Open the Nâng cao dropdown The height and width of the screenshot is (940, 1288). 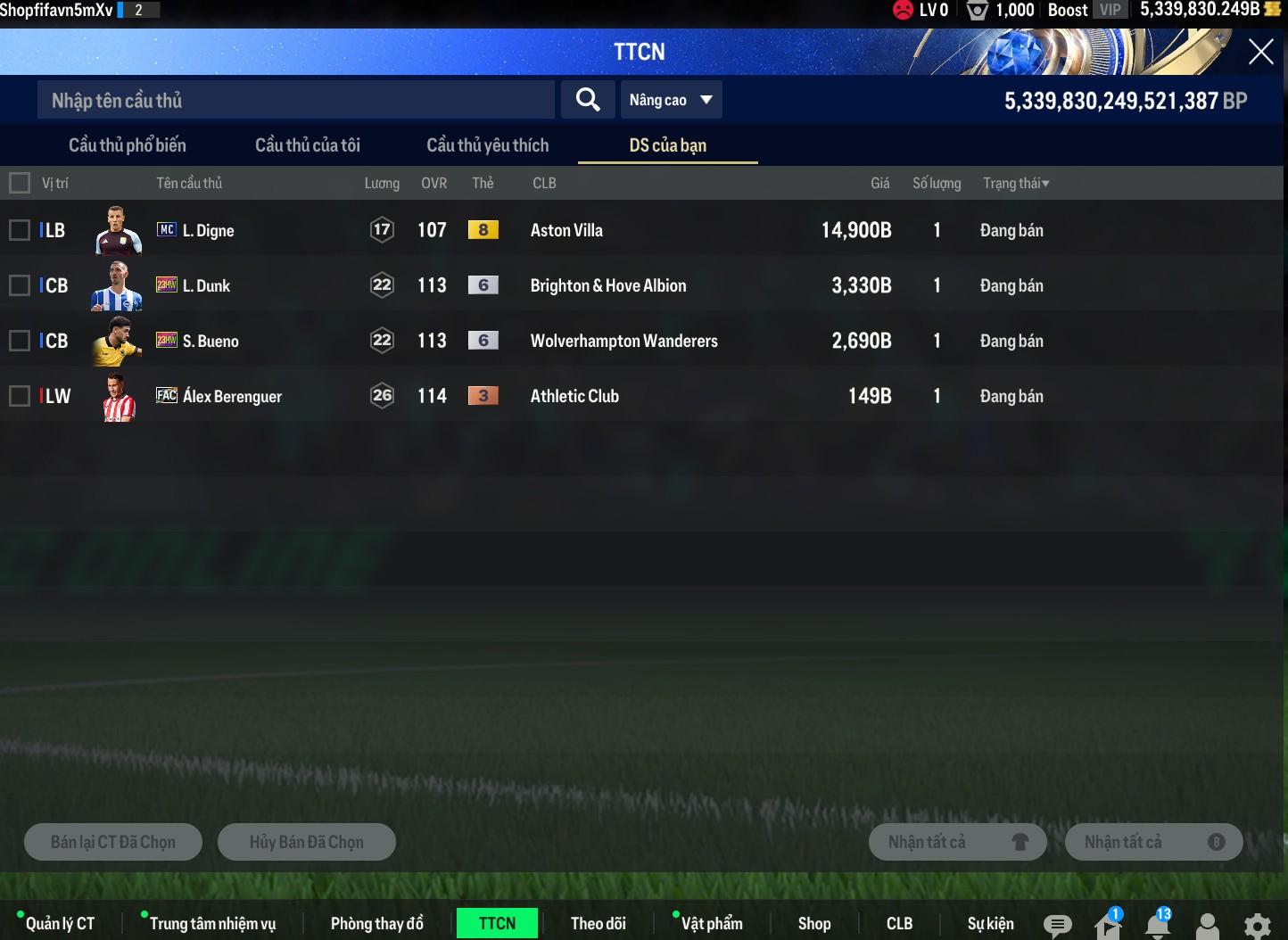[671, 100]
